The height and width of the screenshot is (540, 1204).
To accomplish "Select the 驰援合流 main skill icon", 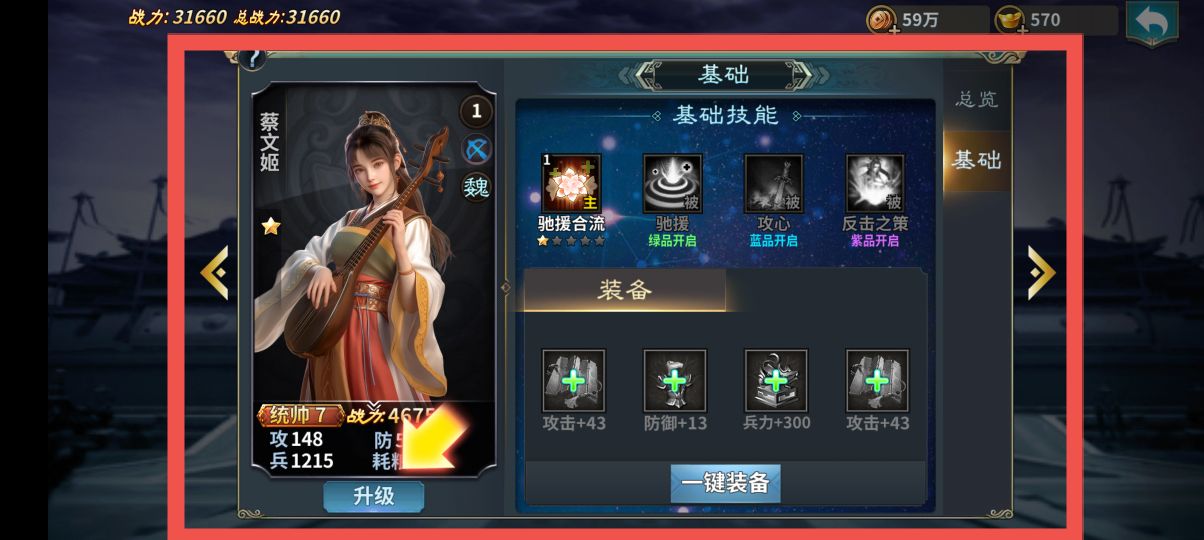I will pyautogui.click(x=571, y=184).
